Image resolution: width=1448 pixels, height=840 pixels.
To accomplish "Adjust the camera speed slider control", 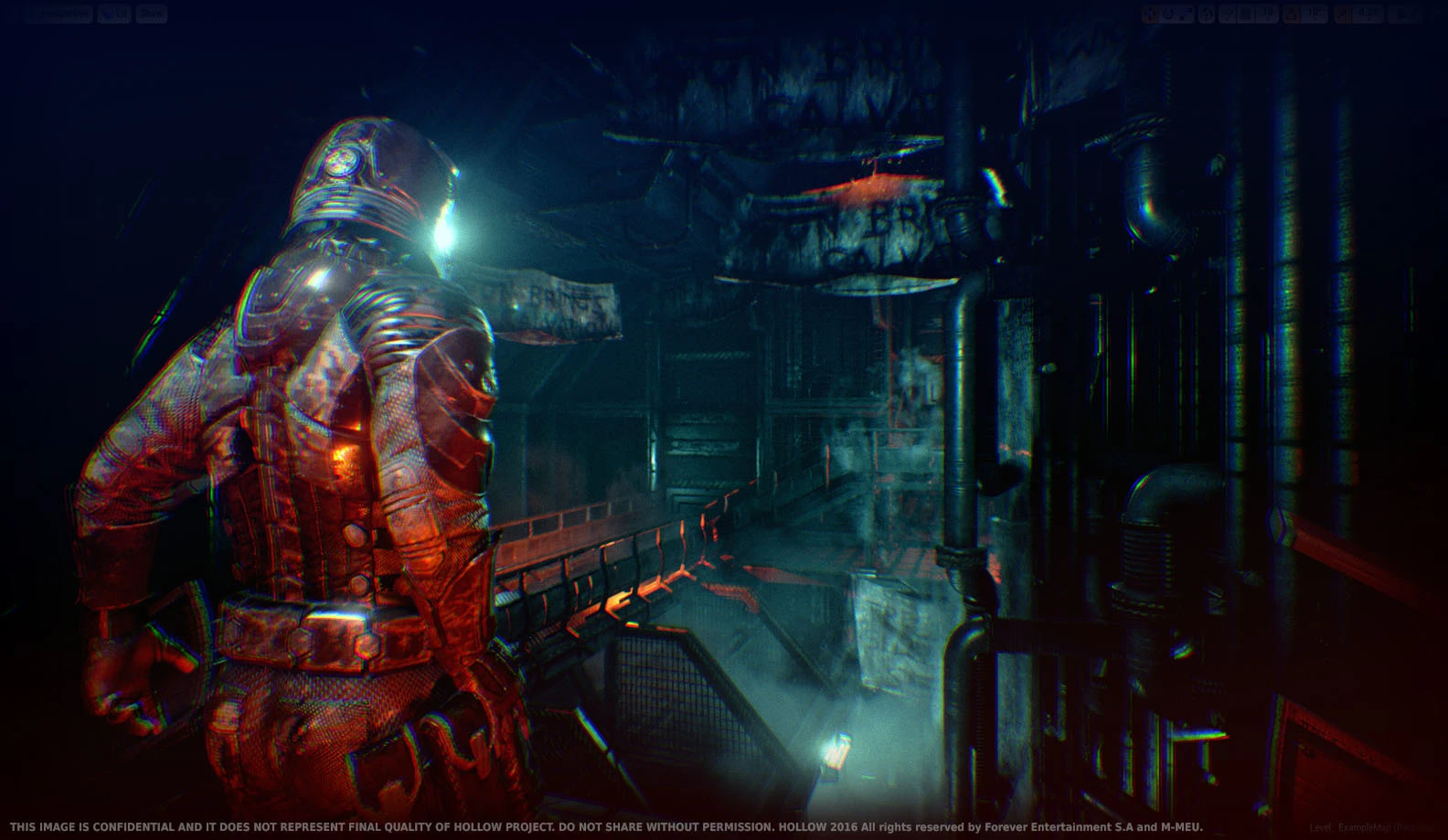I will 1415,13.
